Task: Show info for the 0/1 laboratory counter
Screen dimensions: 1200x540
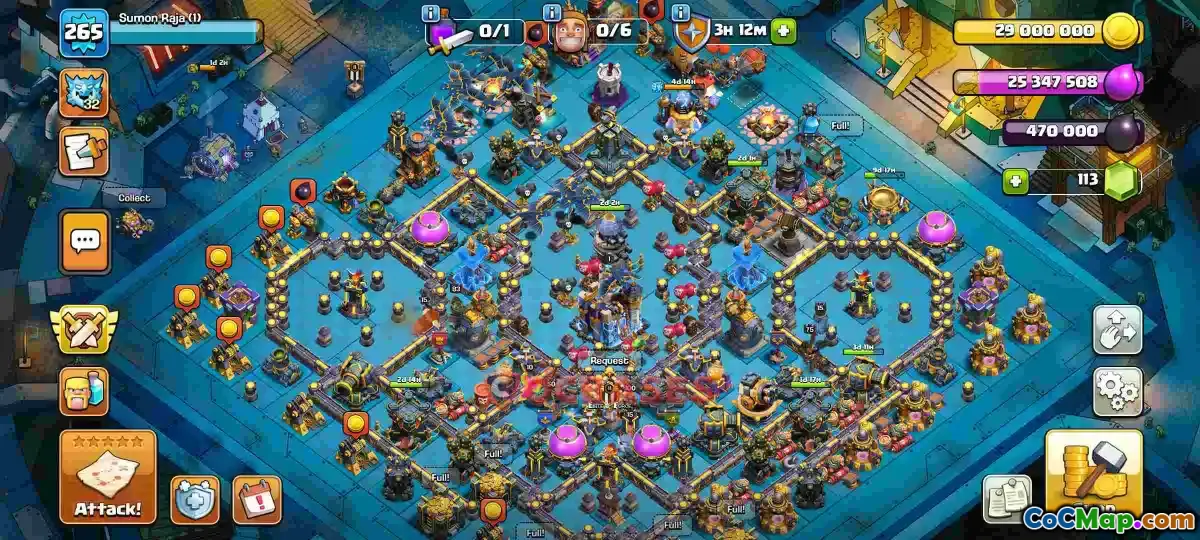Action: (431, 13)
